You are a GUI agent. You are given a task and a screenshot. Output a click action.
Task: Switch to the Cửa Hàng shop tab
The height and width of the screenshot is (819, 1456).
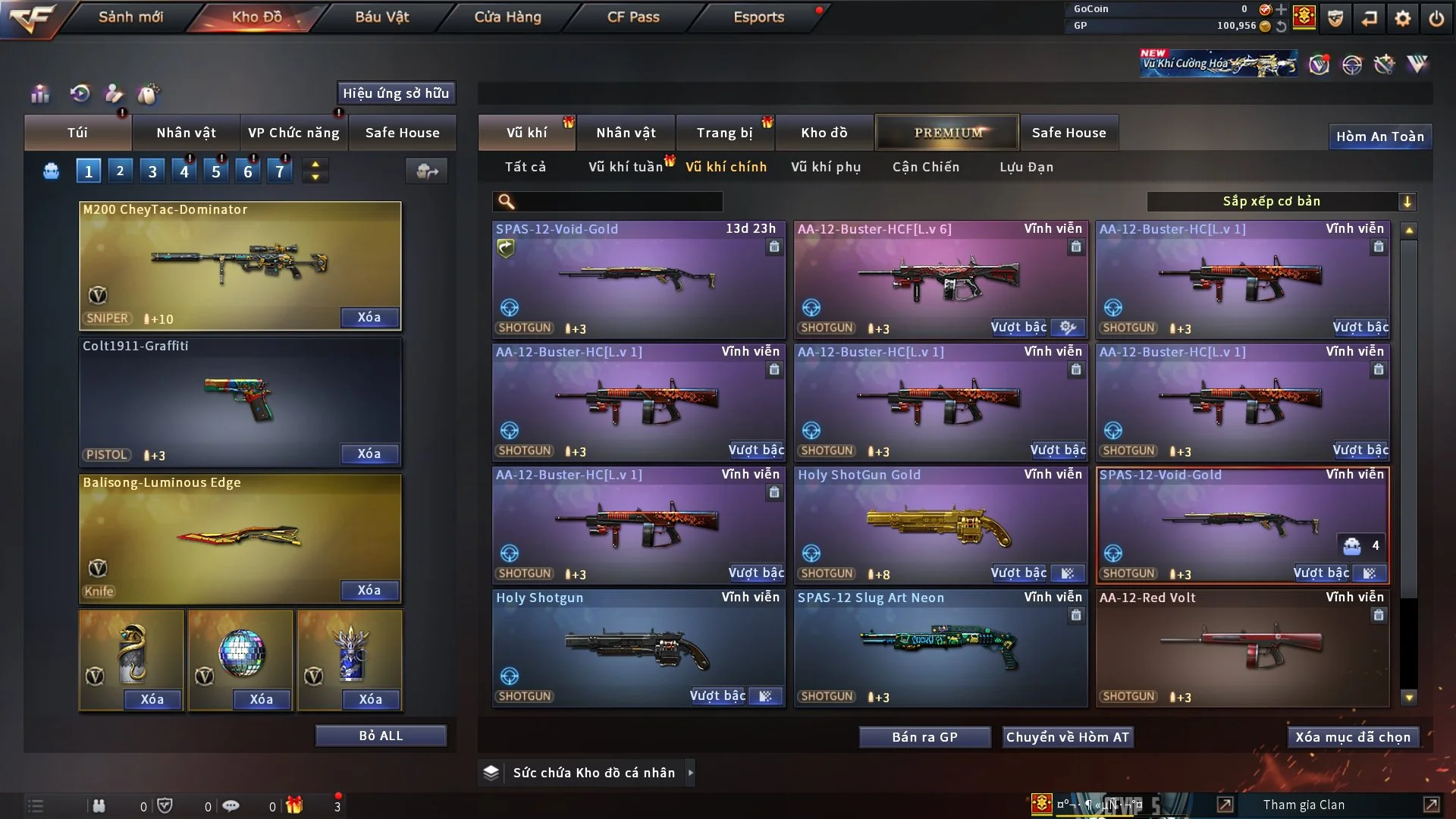point(507,17)
